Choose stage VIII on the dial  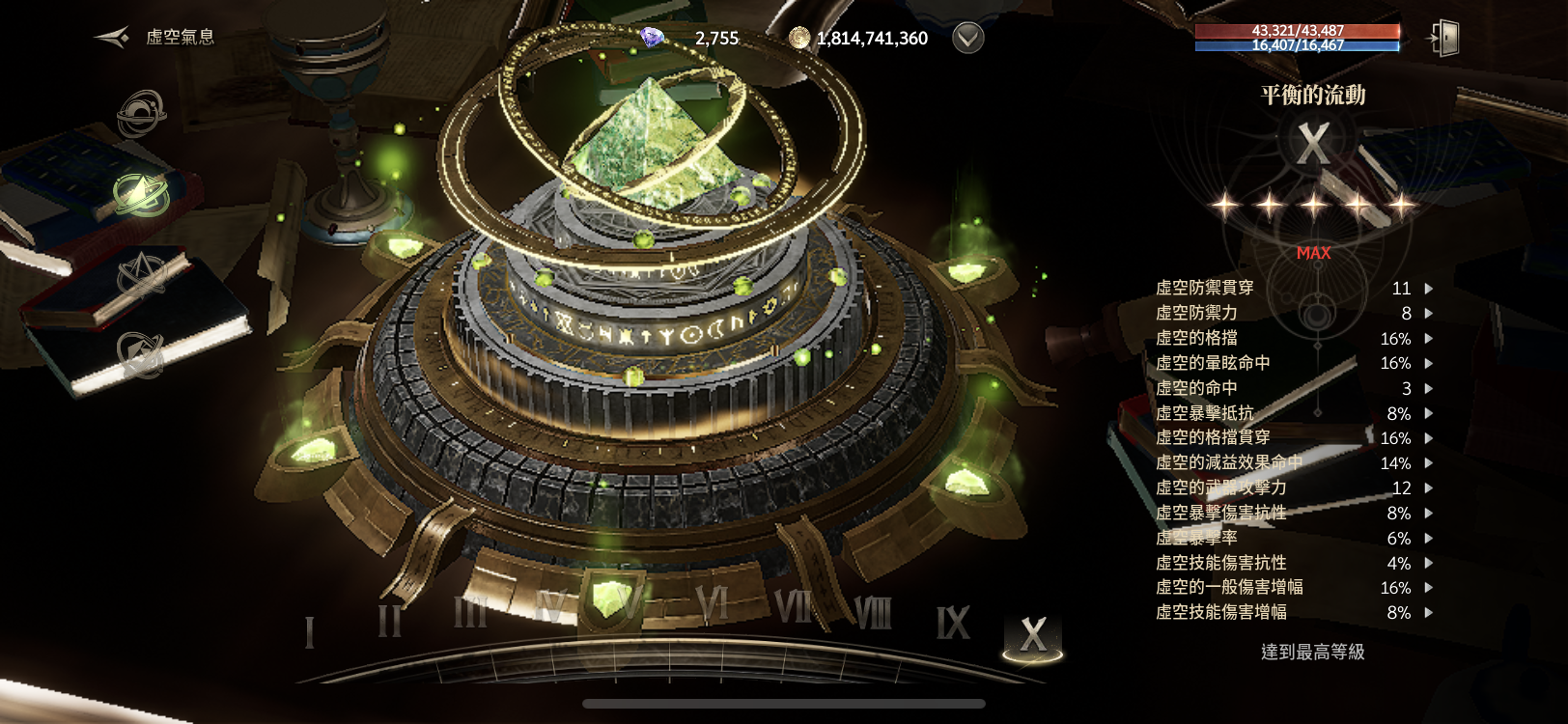pyautogui.click(x=873, y=612)
